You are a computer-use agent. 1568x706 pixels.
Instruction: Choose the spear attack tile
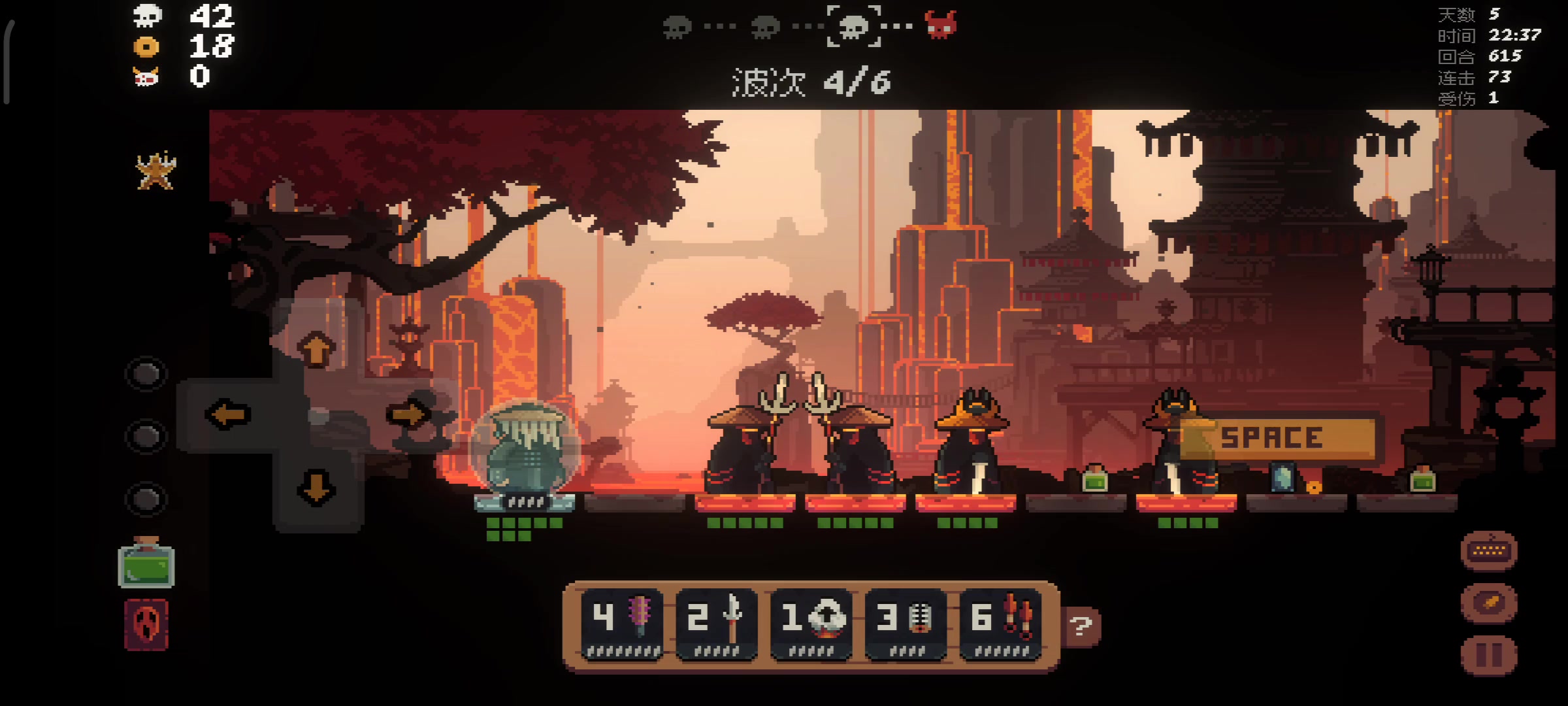click(x=717, y=624)
